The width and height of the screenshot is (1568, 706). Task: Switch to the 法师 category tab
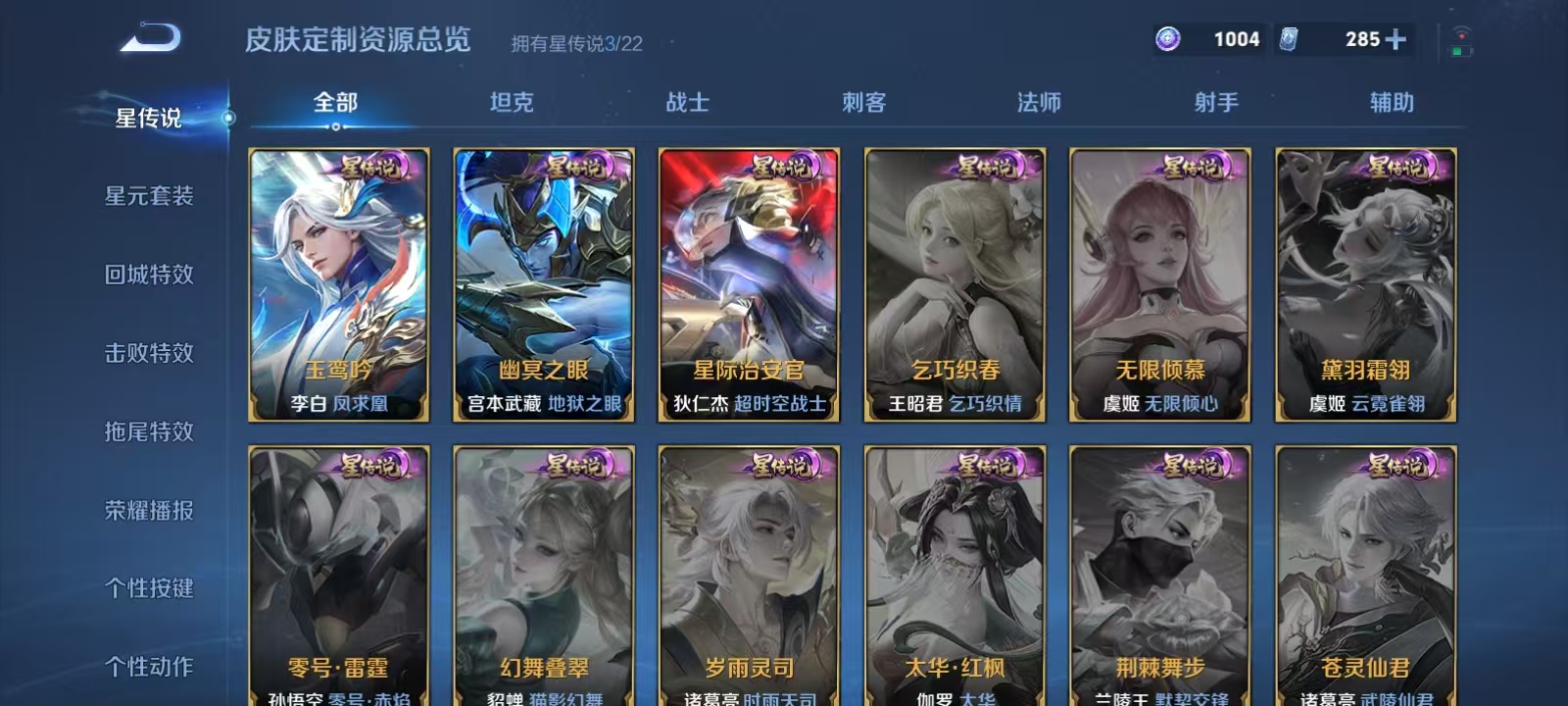click(x=1038, y=101)
